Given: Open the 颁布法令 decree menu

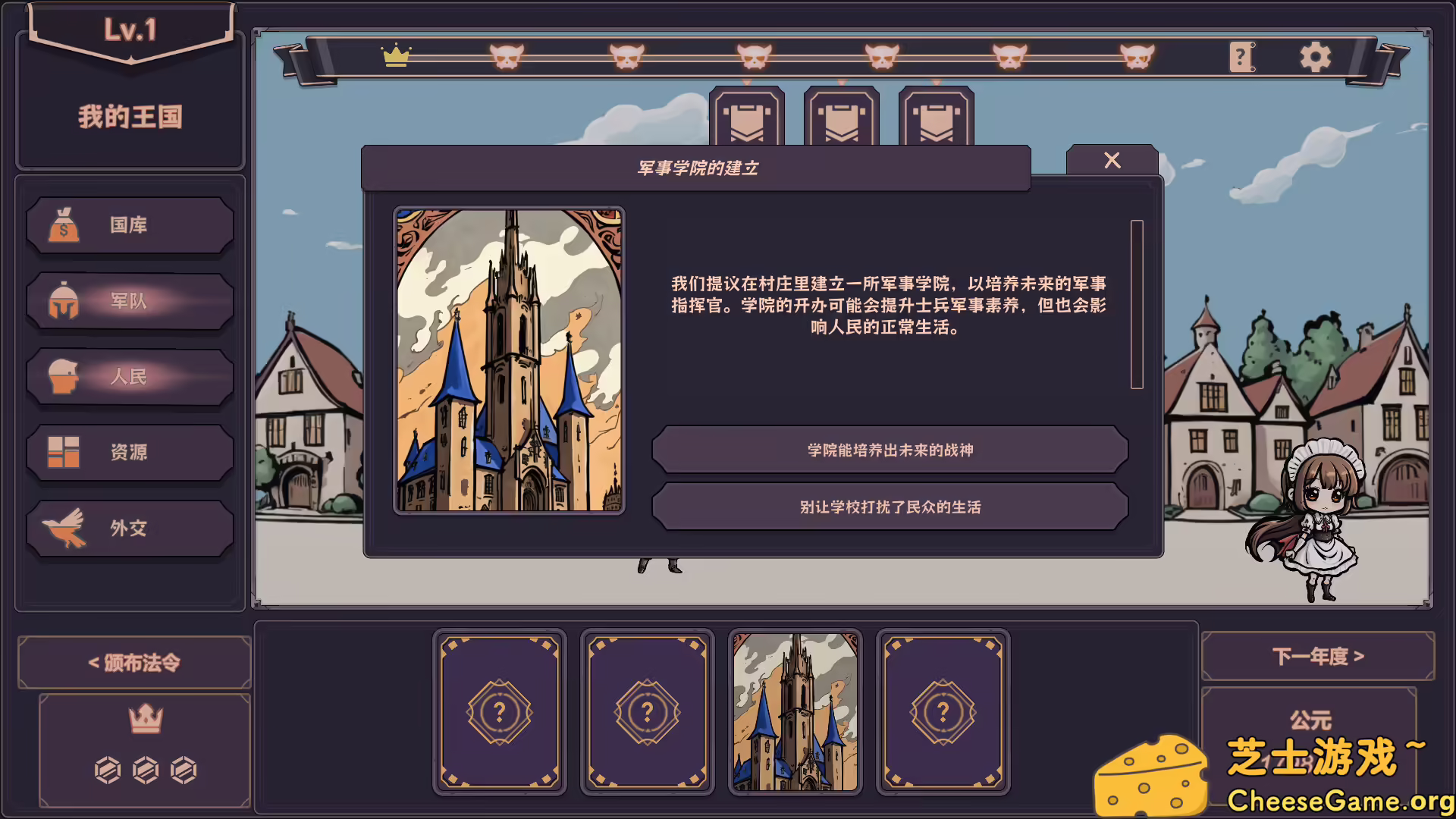Looking at the screenshot, I should point(133,661).
